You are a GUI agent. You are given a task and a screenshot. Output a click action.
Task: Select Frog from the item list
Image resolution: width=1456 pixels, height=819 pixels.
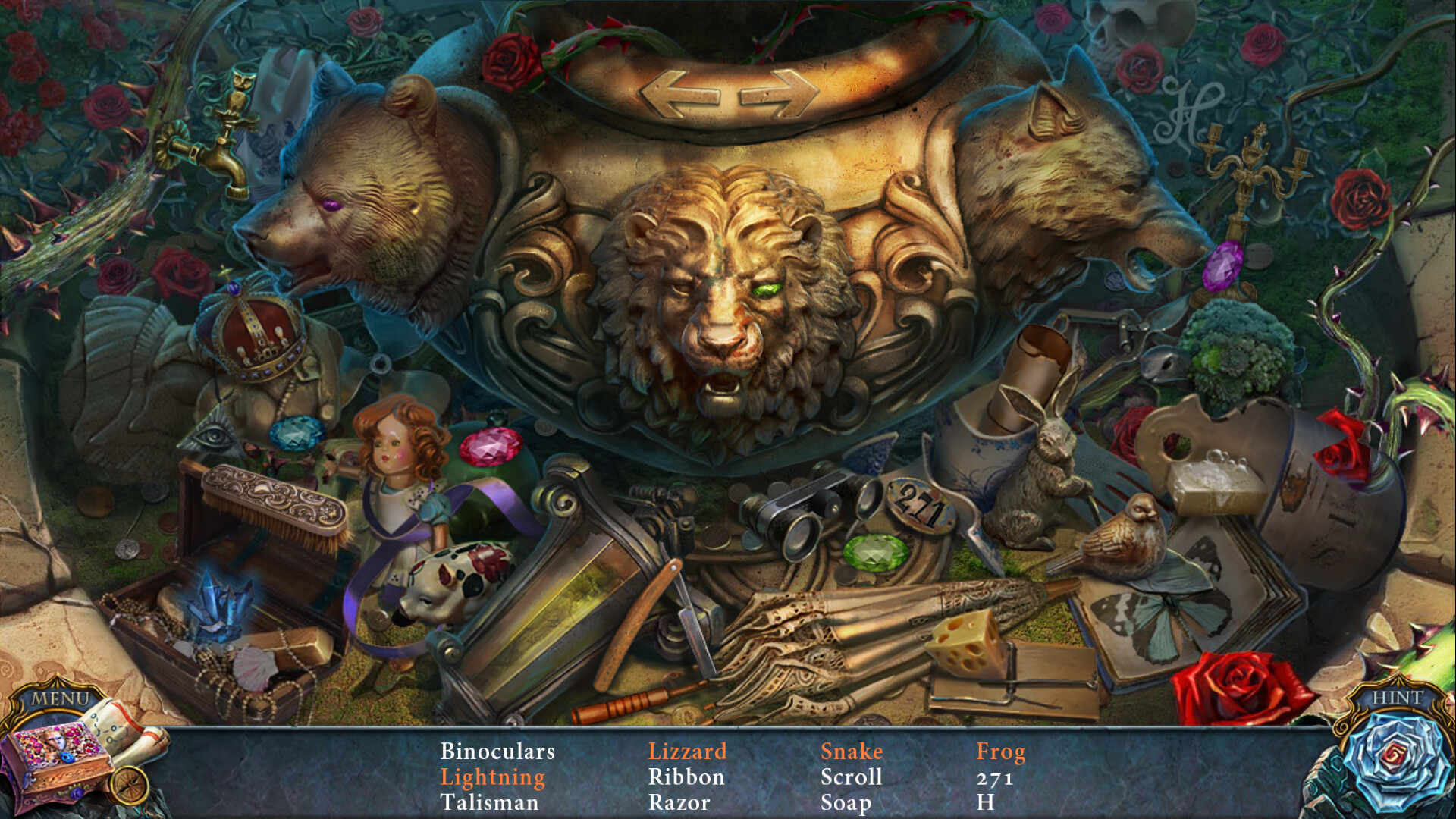pyautogui.click(x=1001, y=752)
